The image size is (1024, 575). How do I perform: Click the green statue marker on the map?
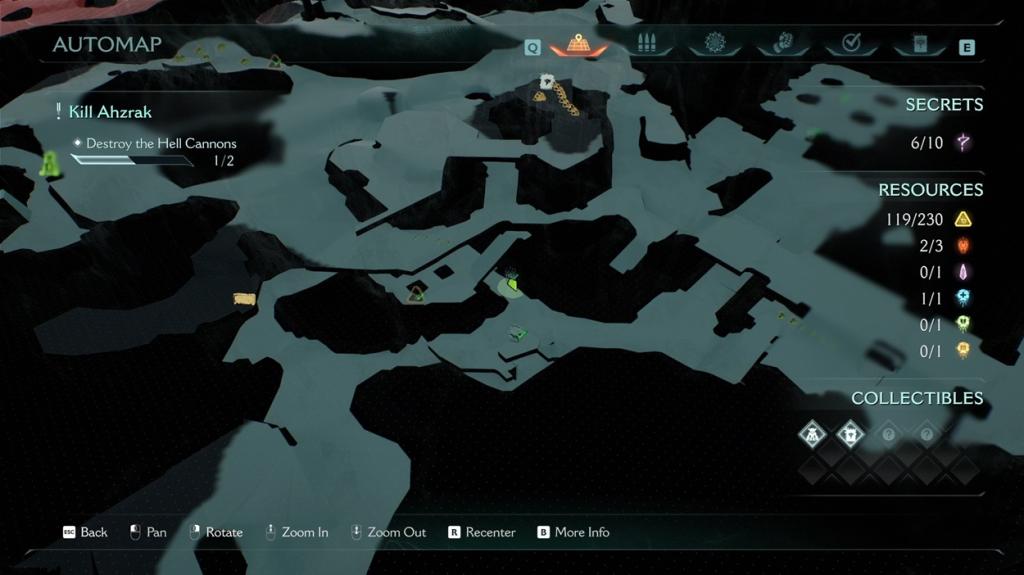(x=48, y=164)
